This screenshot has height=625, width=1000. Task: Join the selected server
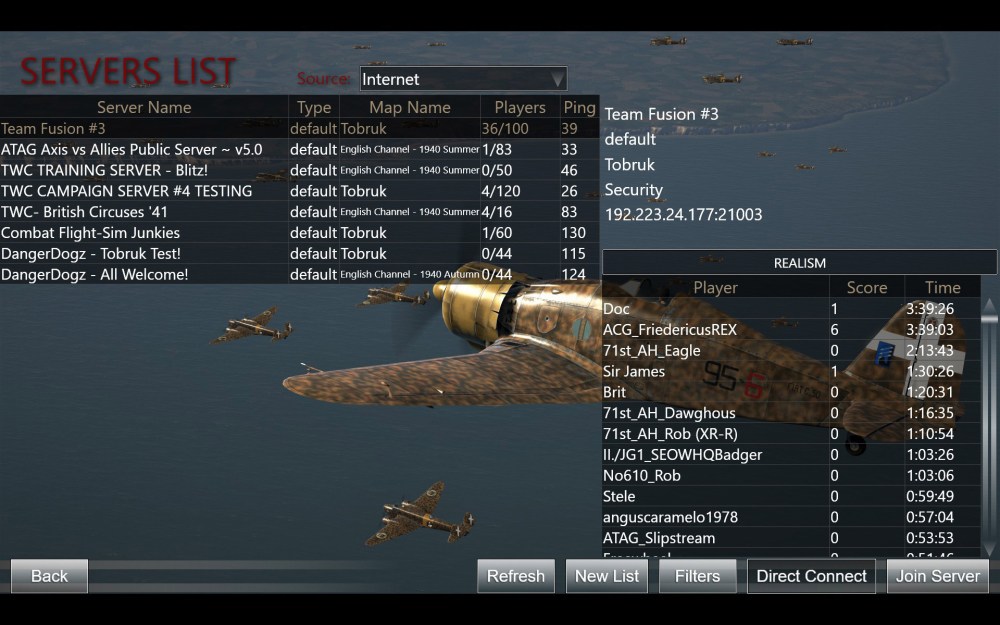click(937, 576)
